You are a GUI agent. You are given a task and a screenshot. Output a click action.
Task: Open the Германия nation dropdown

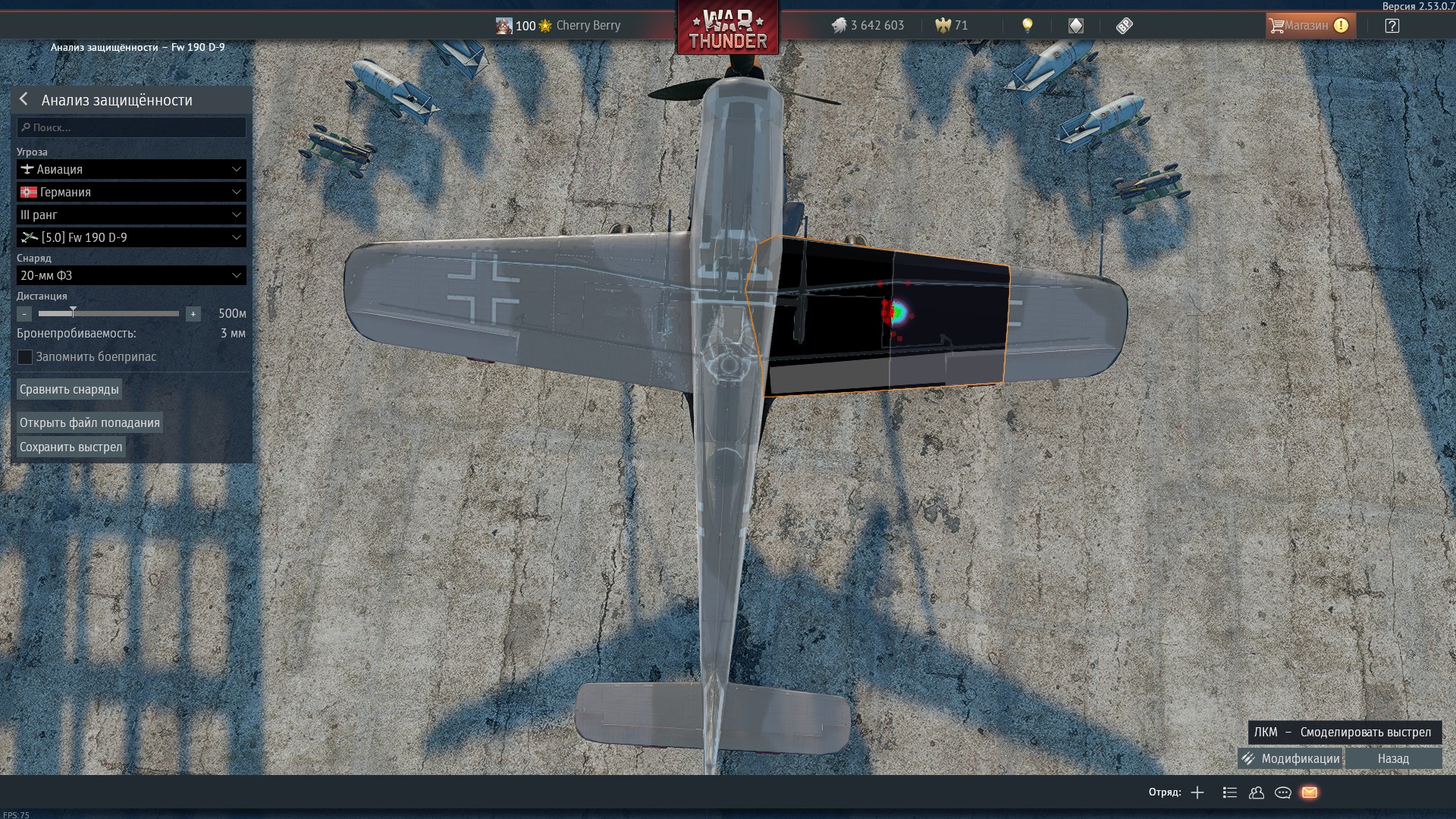click(x=132, y=192)
